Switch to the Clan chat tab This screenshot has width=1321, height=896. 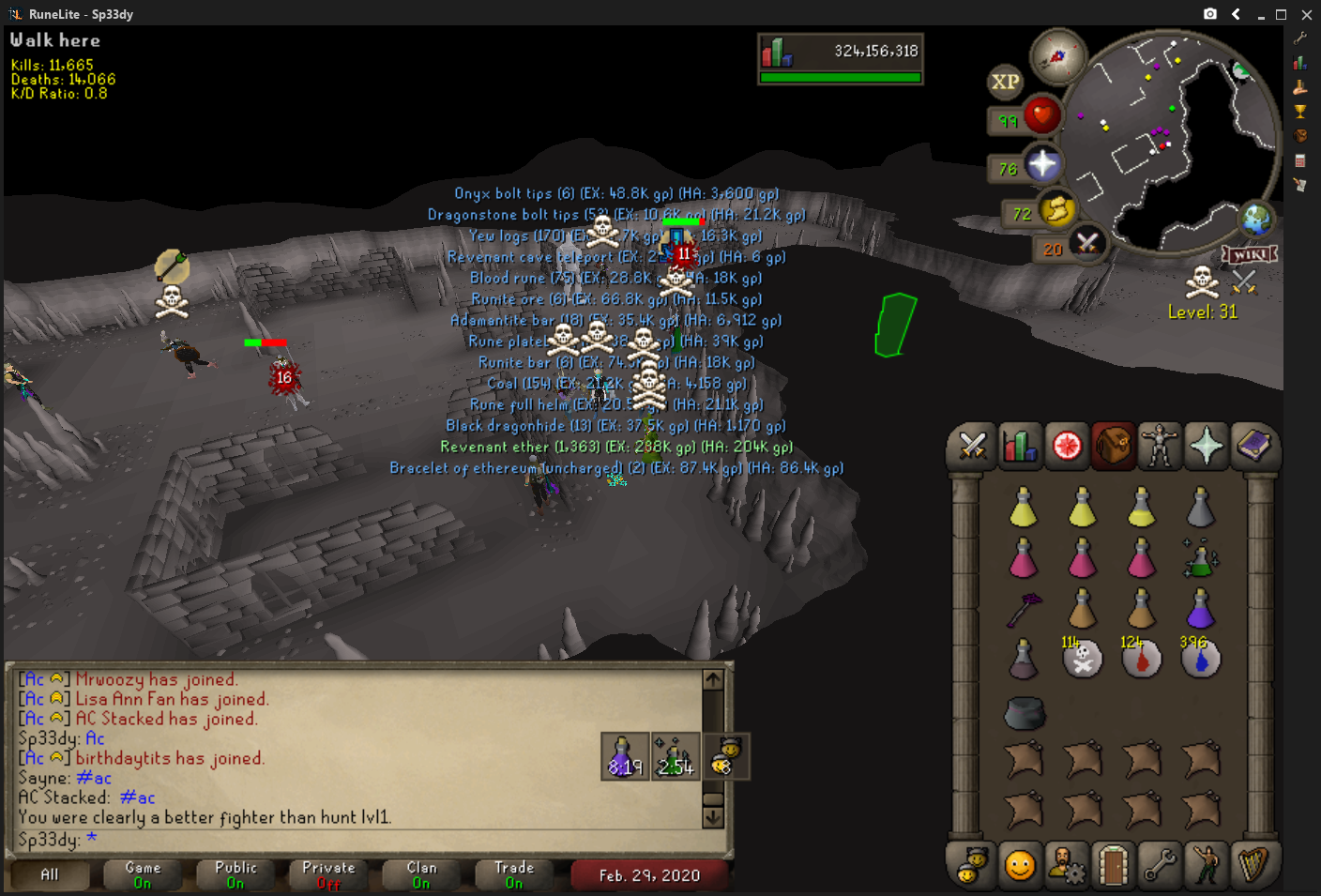421,874
